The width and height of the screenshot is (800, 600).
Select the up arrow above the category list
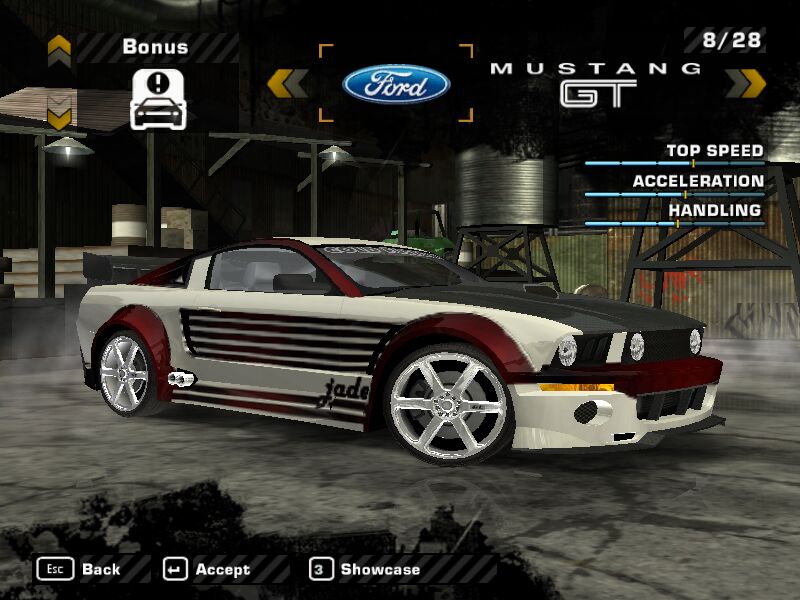point(59,46)
